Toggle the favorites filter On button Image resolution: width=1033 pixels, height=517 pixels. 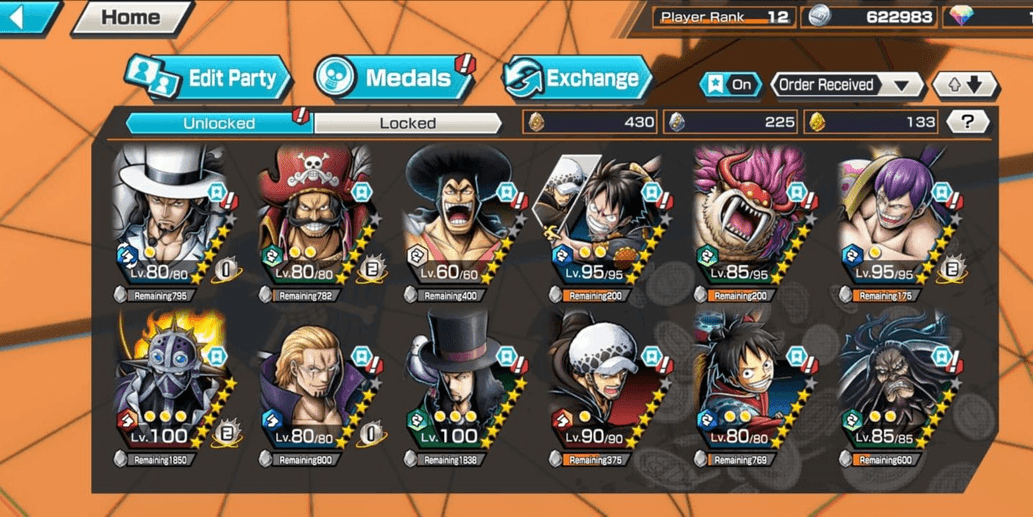[x=731, y=85]
